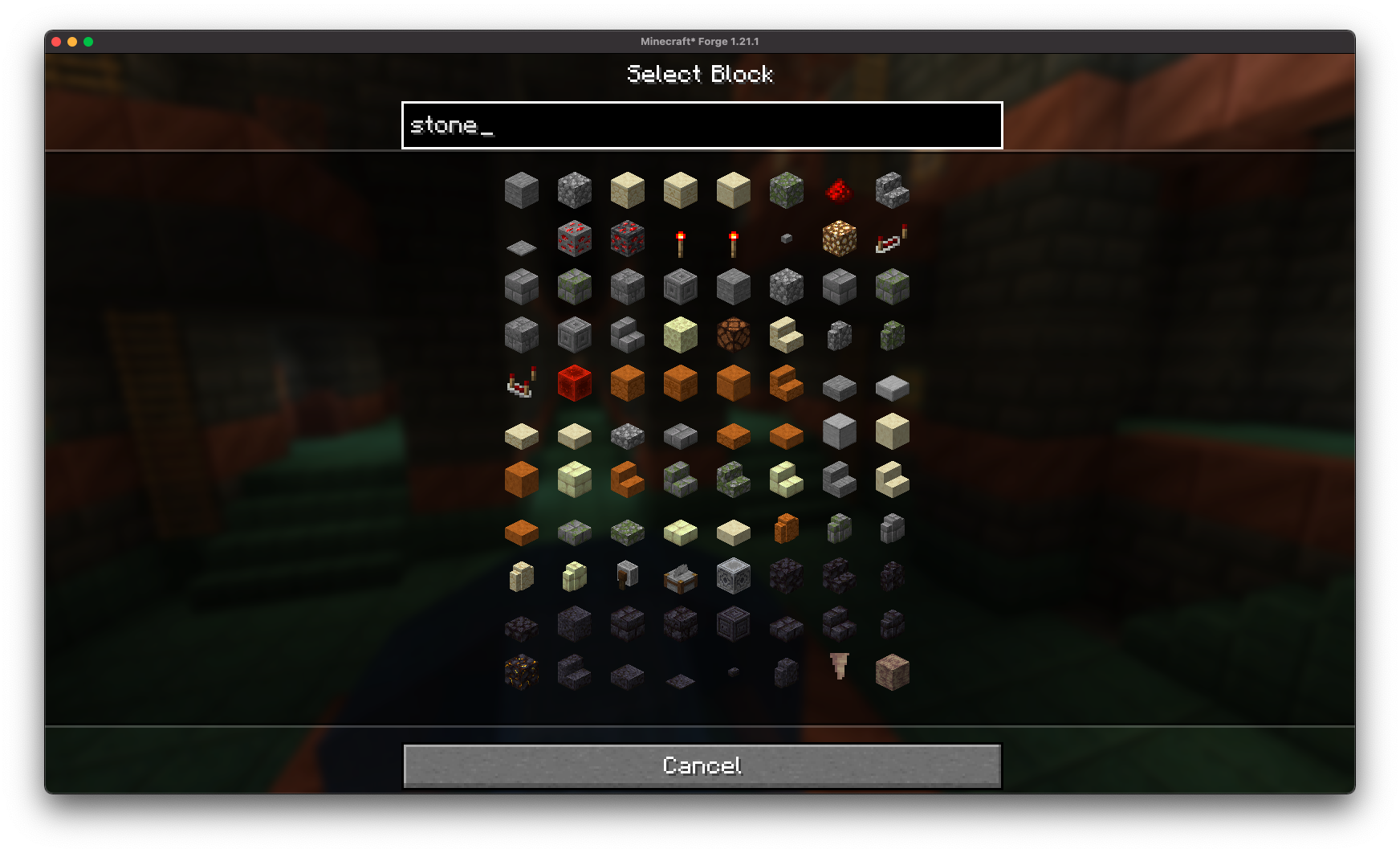Select the stonecutter block
The height and width of the screenshot is (853, 1400).
[x=680, y=577]
